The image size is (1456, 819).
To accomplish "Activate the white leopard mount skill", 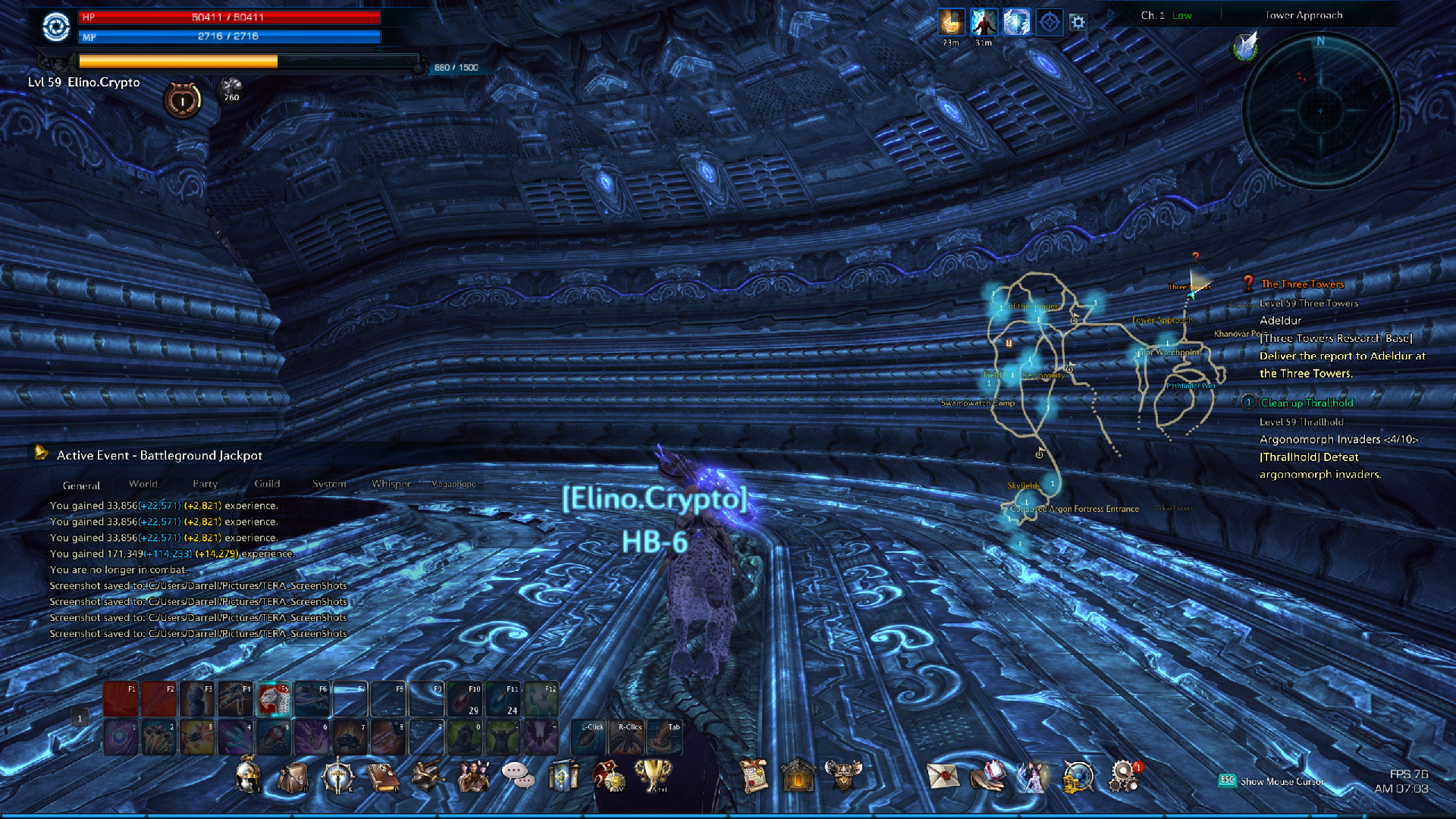I will coord(274,699).
